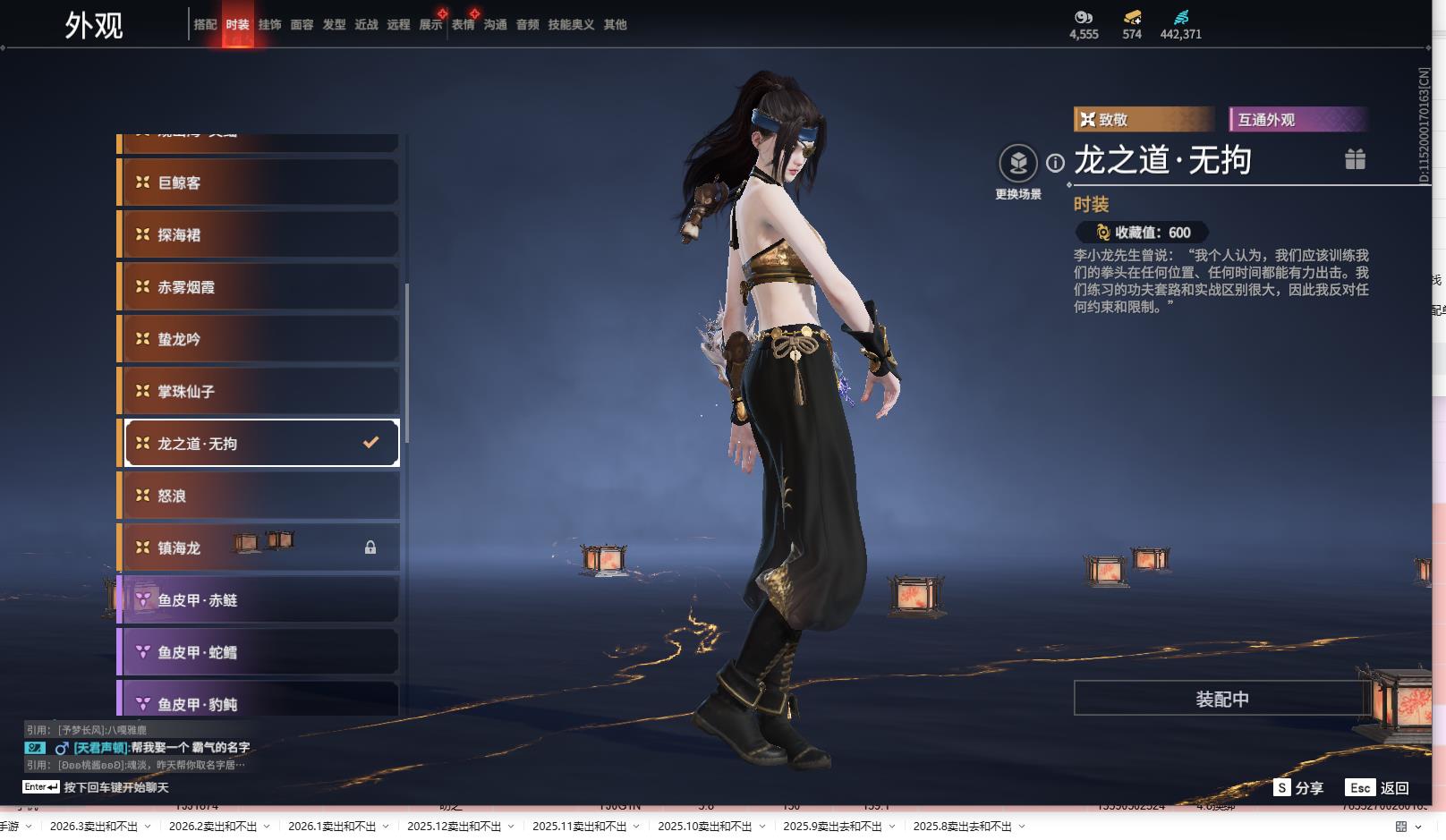The image size is (1446, 840).
Task: Switch to the 发型 tab
Action: tap(334, 25)
